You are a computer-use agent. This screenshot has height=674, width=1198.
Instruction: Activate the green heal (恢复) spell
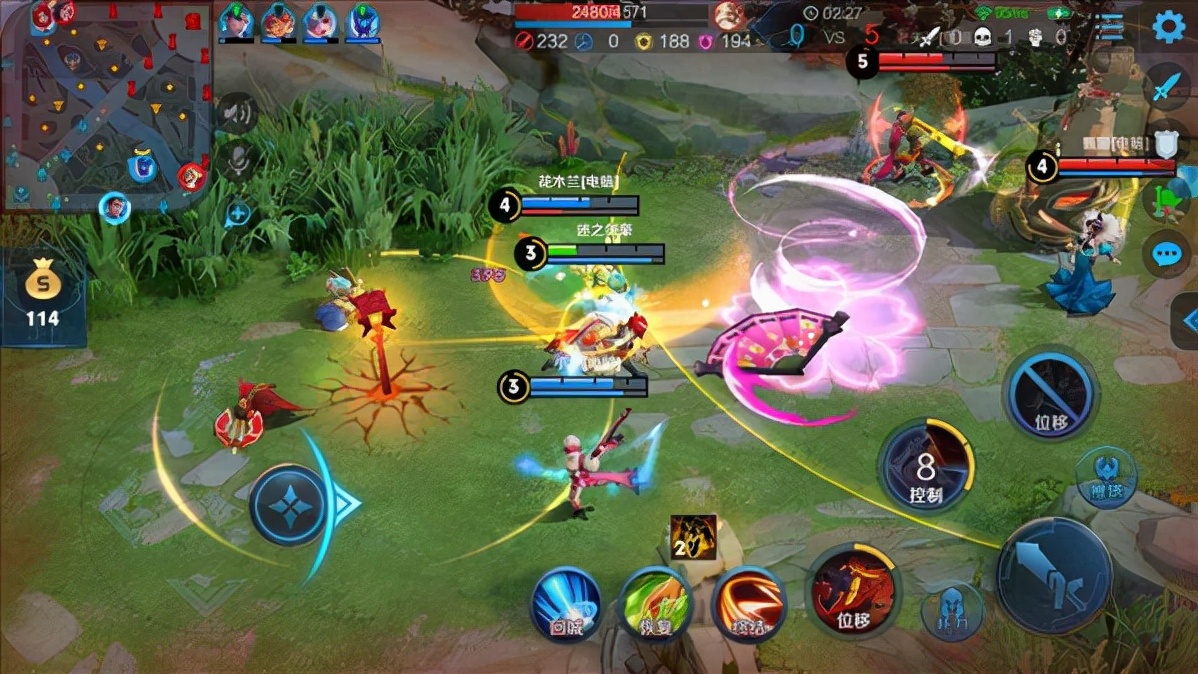(655, 603)
